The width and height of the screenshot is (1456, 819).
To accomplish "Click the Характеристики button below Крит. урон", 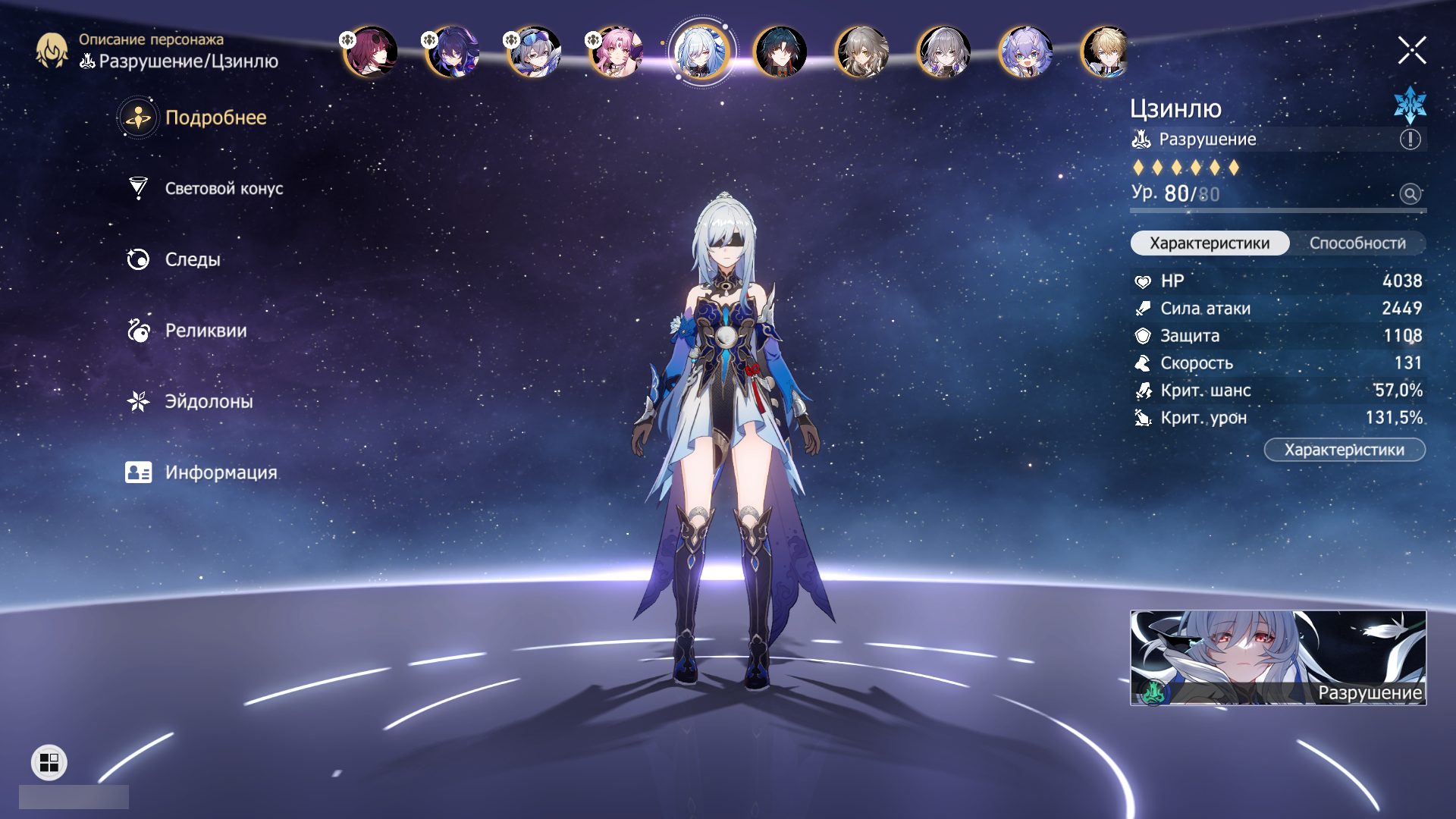I will pyautogui.click(x=1344, y=450).
